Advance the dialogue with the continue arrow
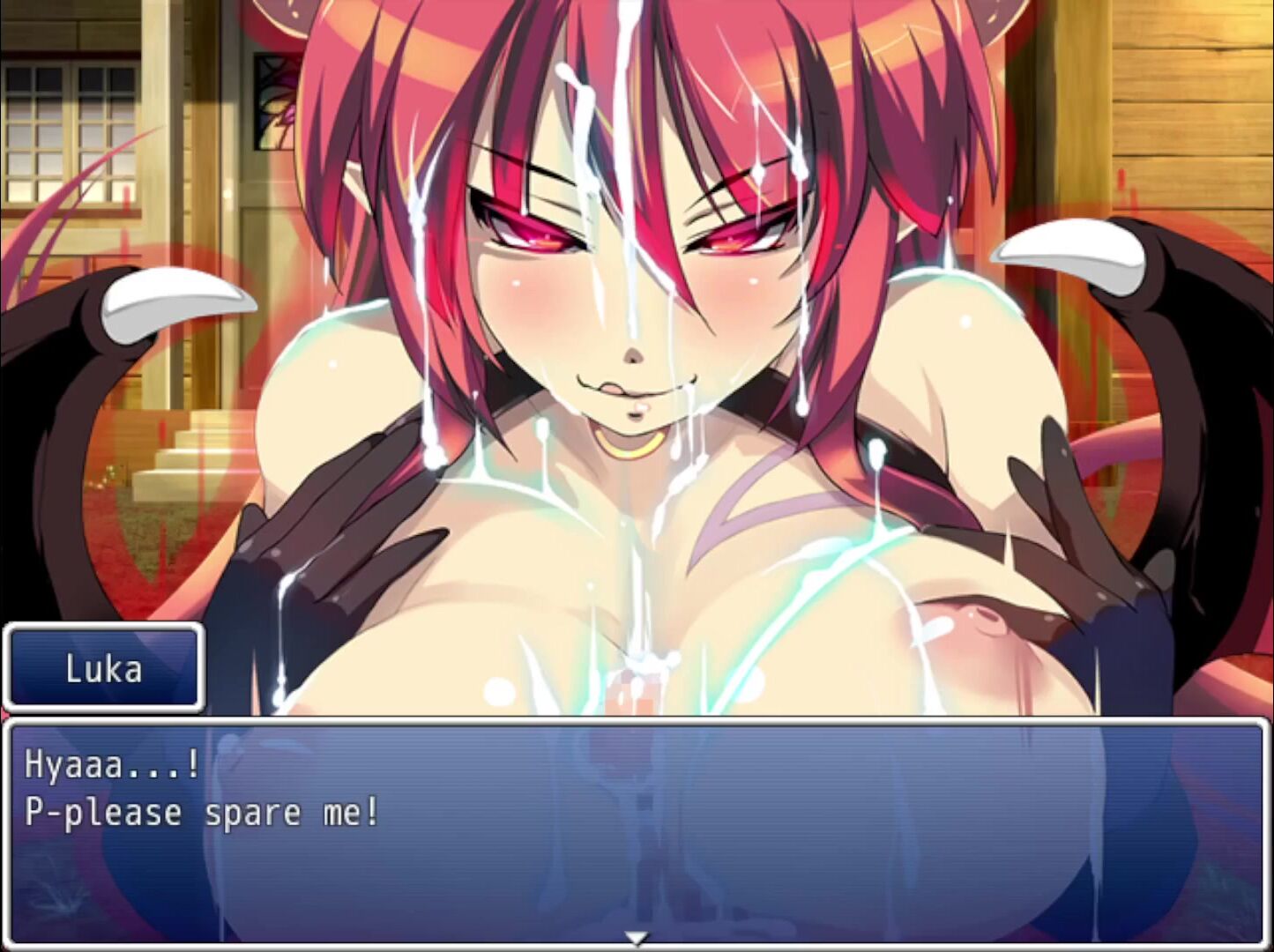 [x=636, y=937]
